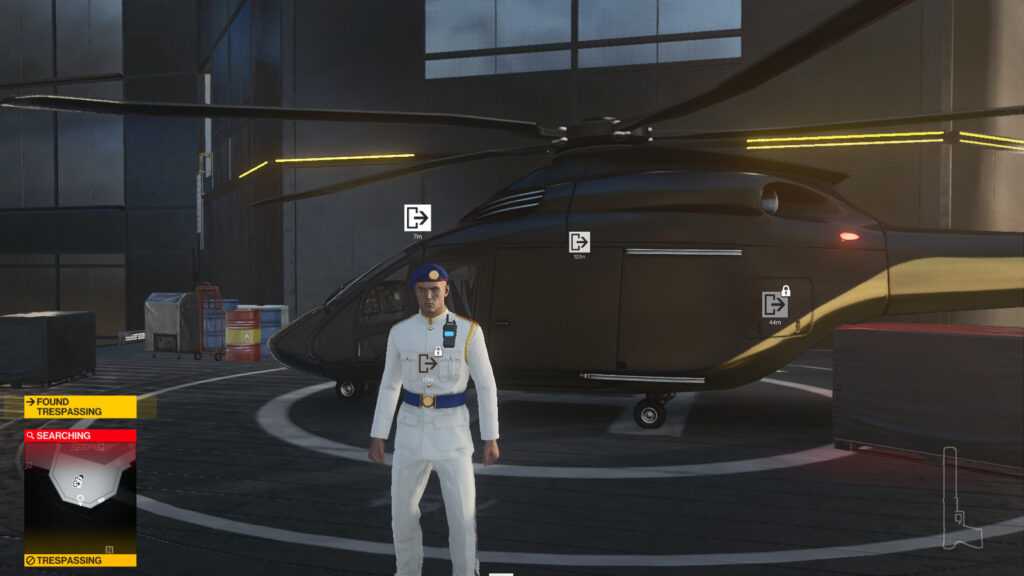Screen dimensions: 1024x576
Task: Click the minimap showing the helipad
Action: (80, 497)
